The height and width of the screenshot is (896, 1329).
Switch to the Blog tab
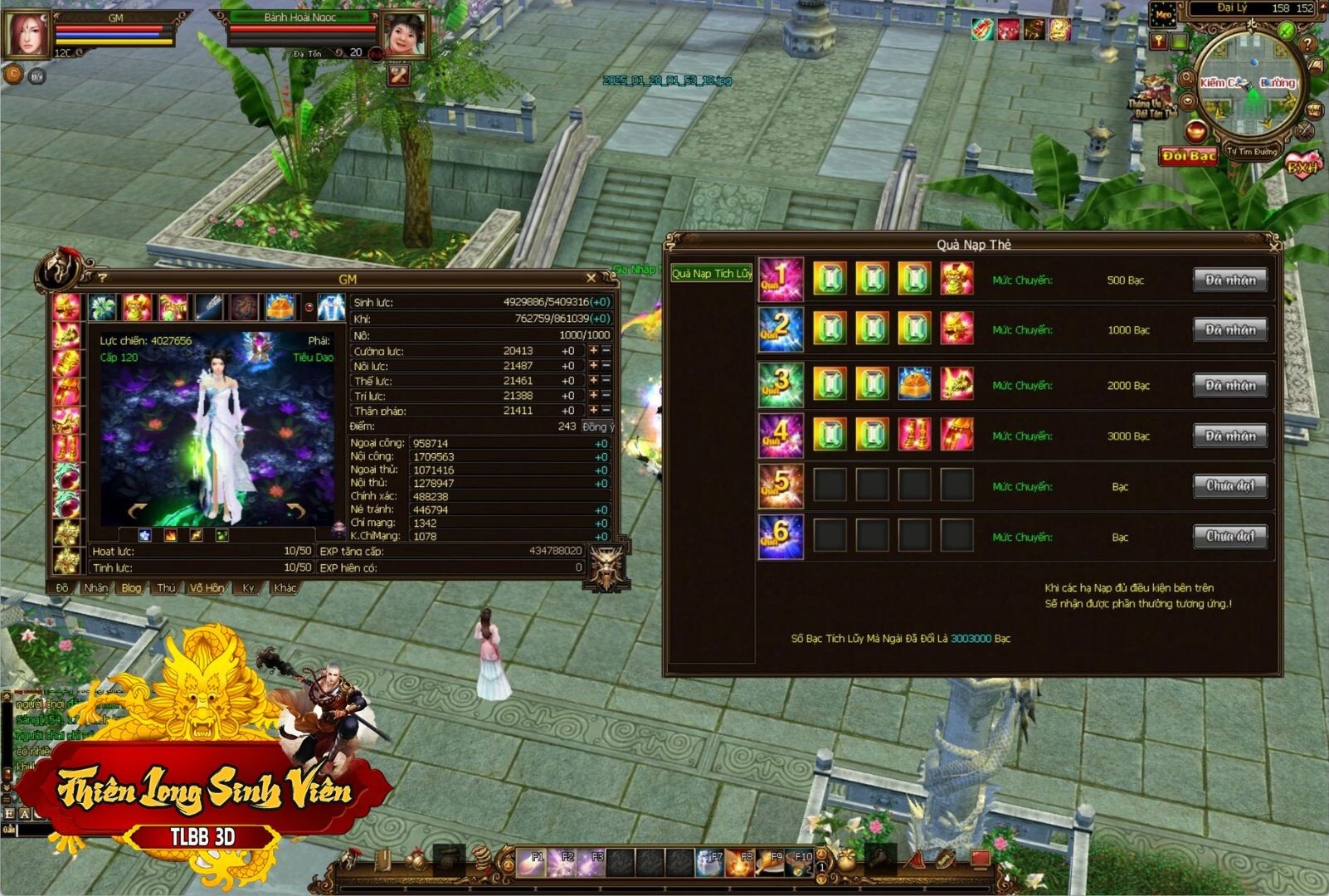tap(131, 588)
